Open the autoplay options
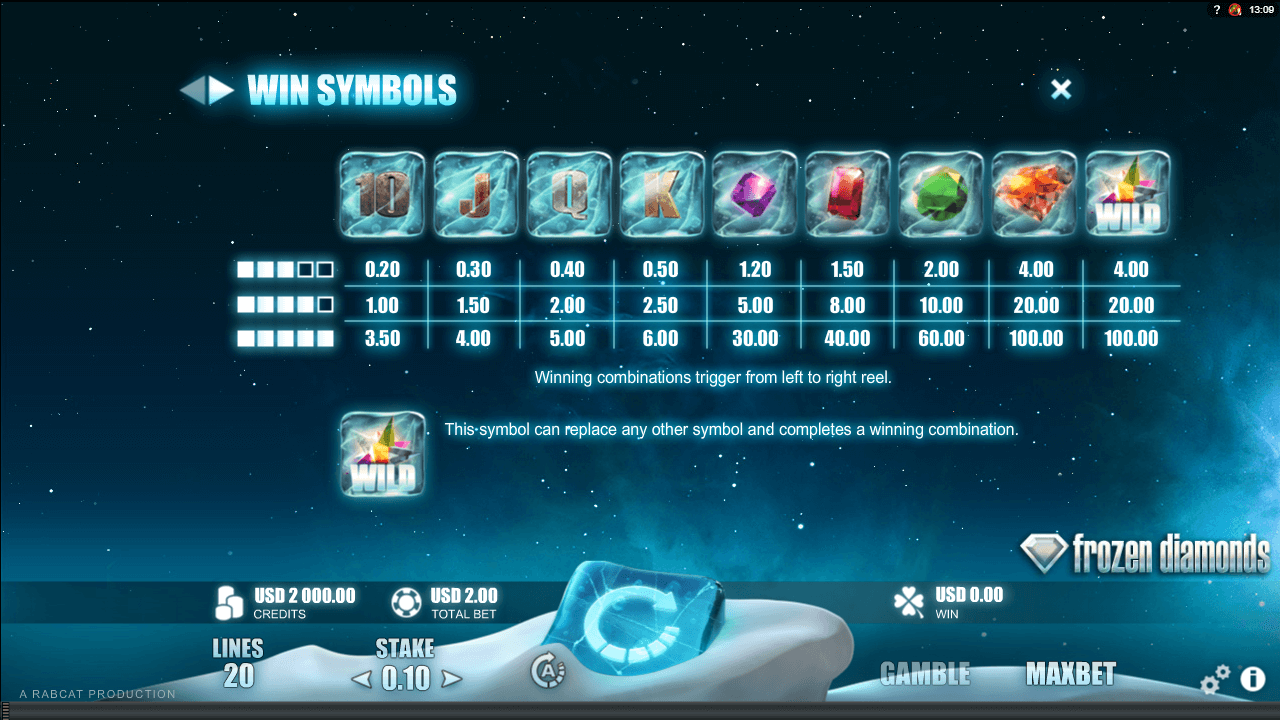1280x720 pixels. point(548,671)
